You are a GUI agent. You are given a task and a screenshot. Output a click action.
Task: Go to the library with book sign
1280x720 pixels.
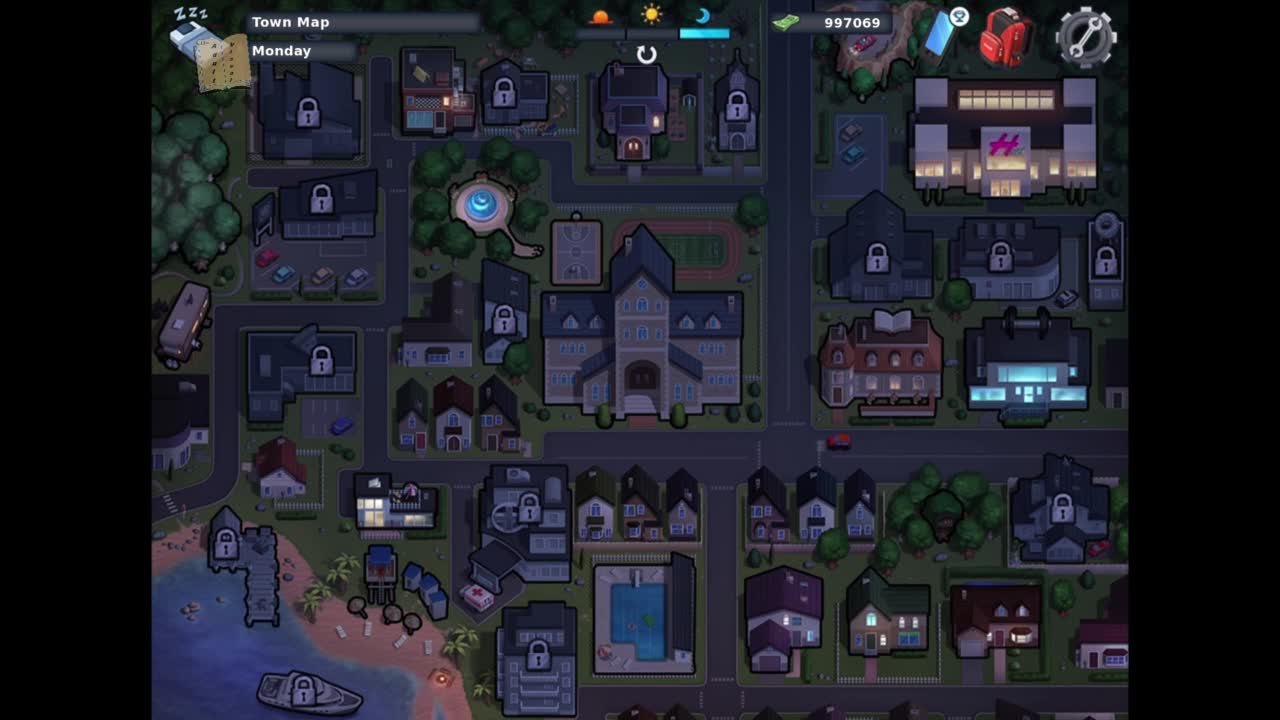click(880, 366)
